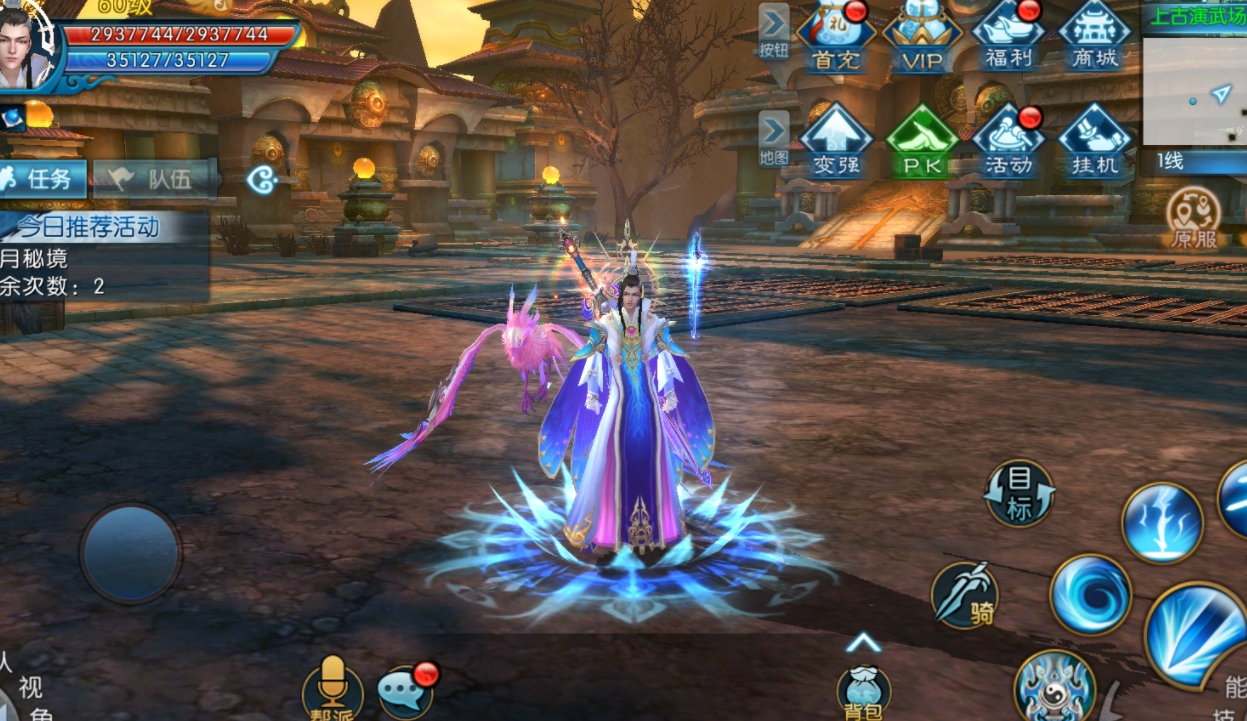Viewport: 1247px width, 721px height.
Task: Mount up with the 骑 button
Action: tap(965, 595)
